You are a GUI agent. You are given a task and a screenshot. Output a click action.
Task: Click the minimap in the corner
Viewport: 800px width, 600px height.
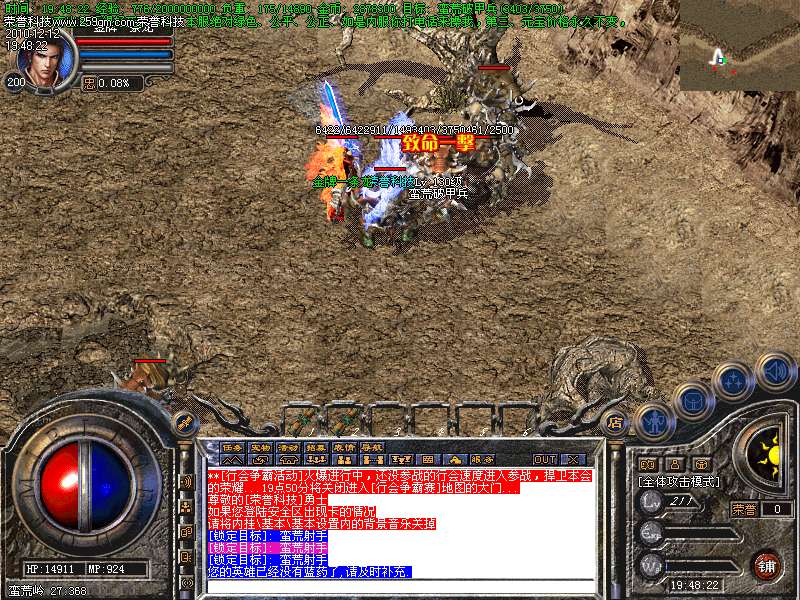739,45
